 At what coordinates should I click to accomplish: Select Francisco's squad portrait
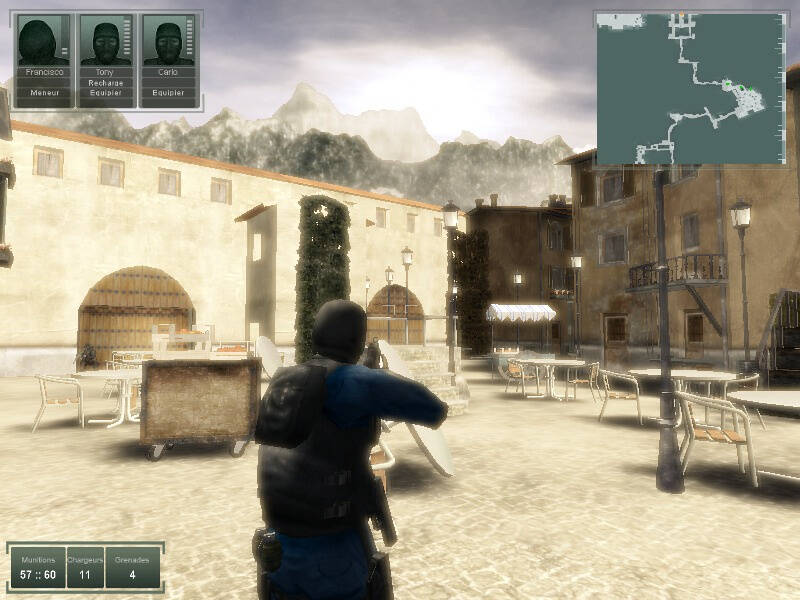(43, 42)
